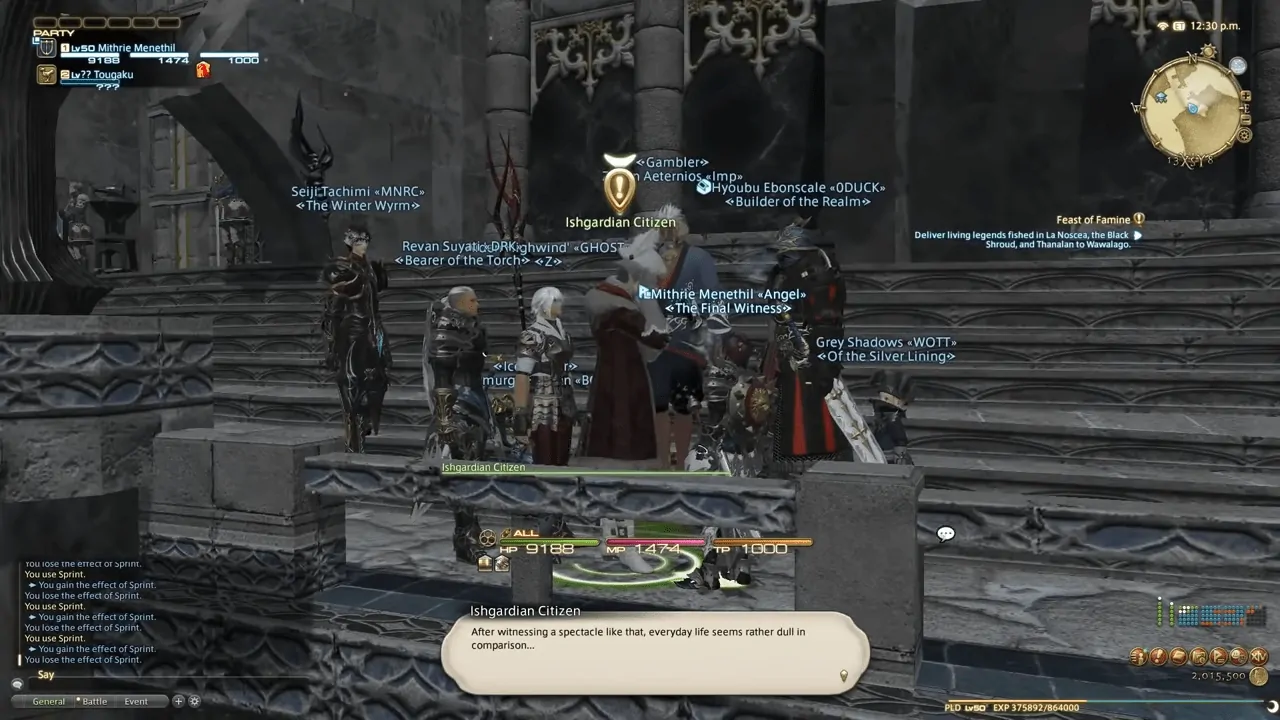Open the Inventory bag icon
This screenshot has width=1280, height=720.
[1179, 657]
